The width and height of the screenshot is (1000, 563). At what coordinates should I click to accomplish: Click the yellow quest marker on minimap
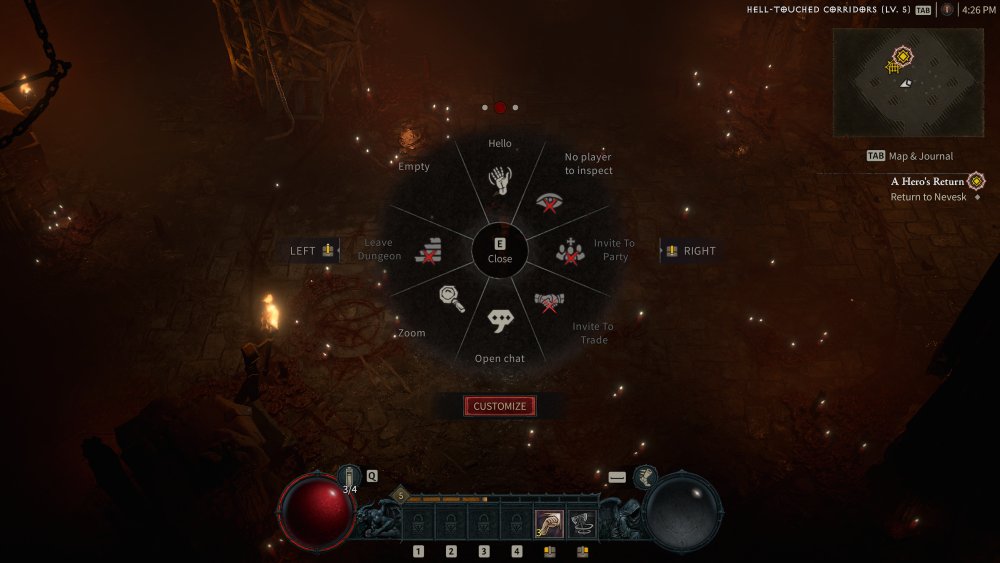(902, 59)
